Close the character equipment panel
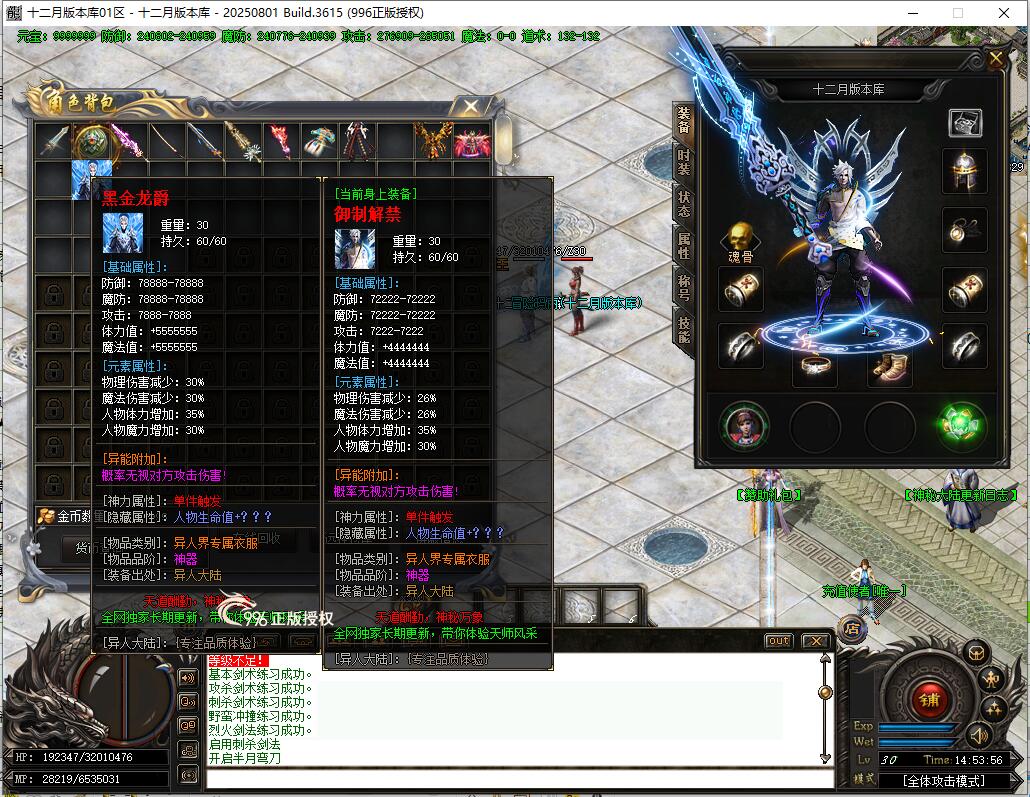 pos(996,59)
